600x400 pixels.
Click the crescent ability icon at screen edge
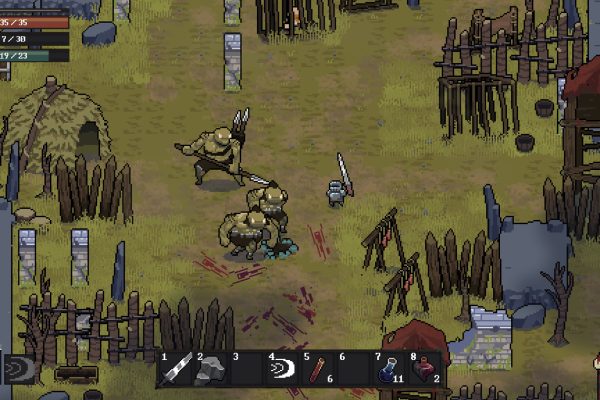click(17, 369)
